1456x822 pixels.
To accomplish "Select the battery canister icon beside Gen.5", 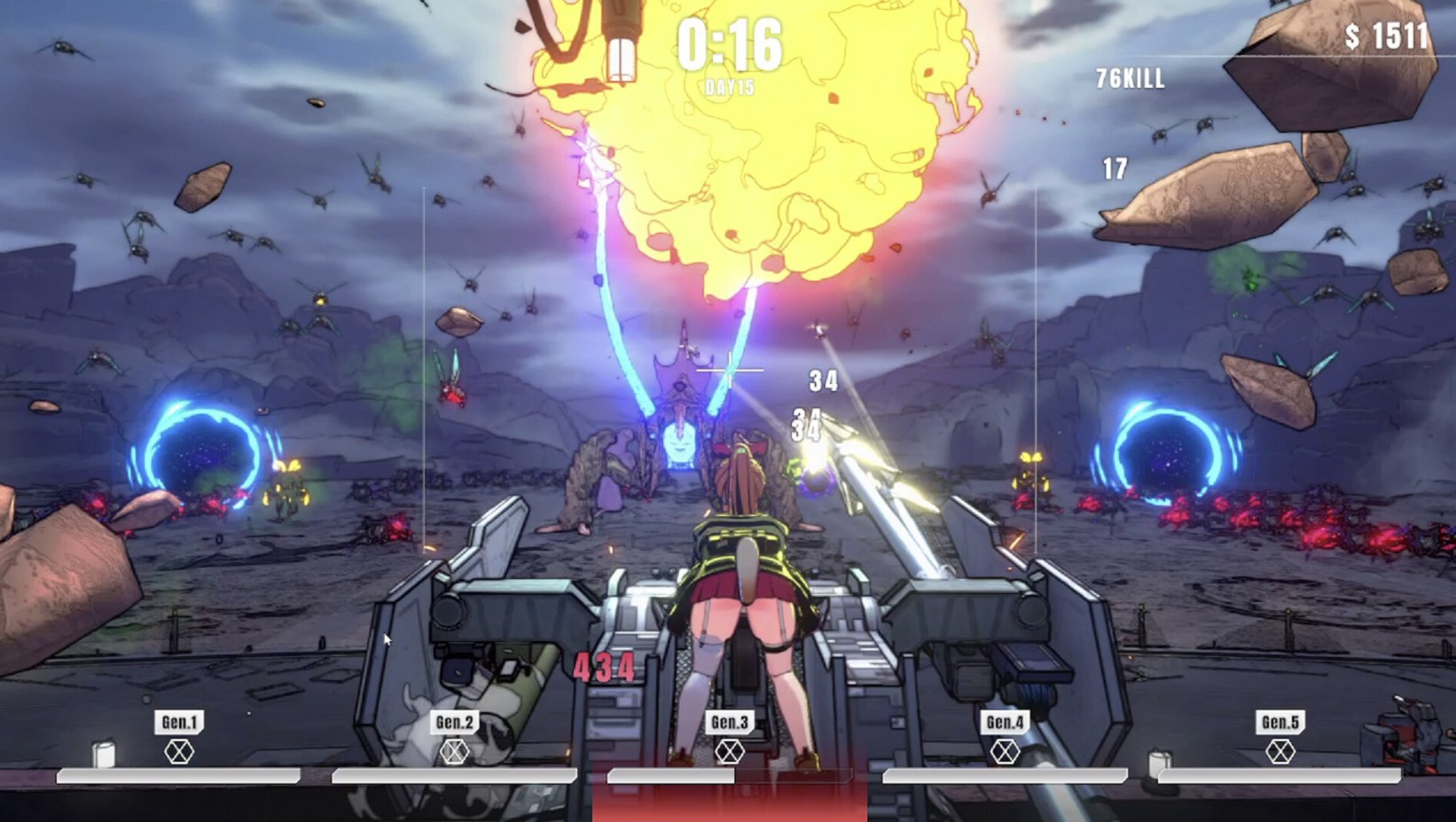I will (1161, 763).
